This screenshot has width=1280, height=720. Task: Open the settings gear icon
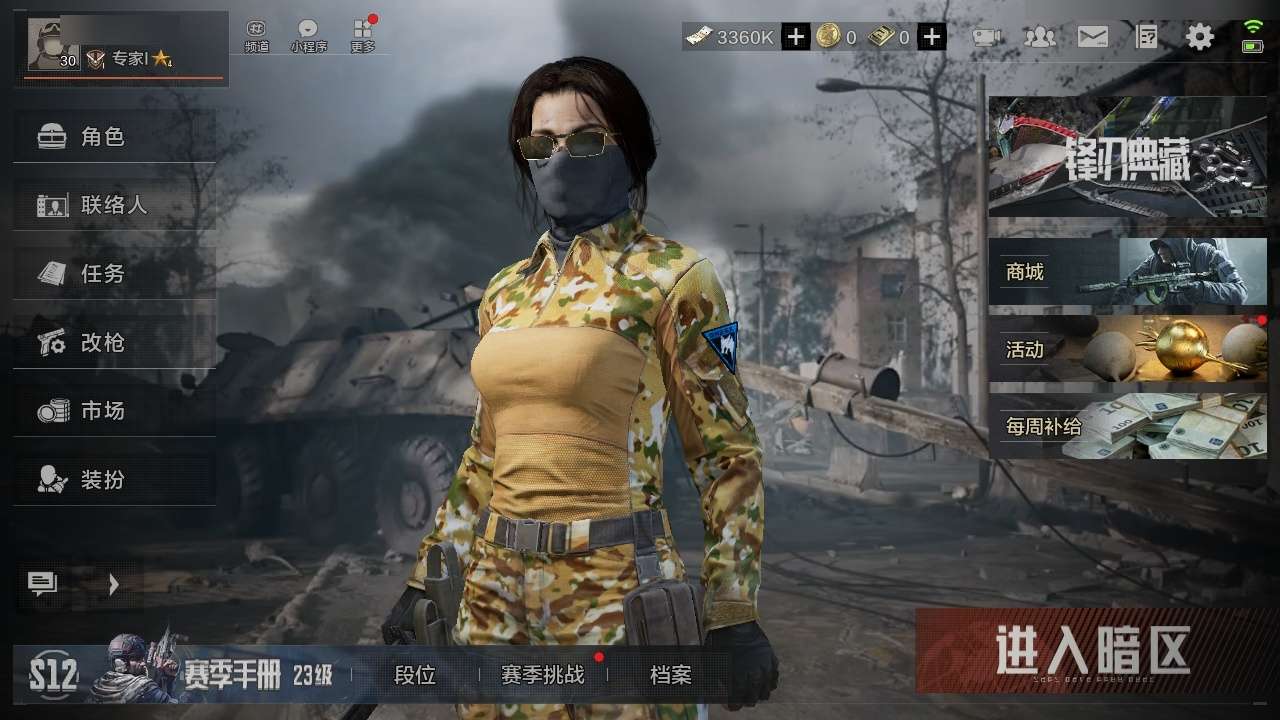tap(1199, 38)
